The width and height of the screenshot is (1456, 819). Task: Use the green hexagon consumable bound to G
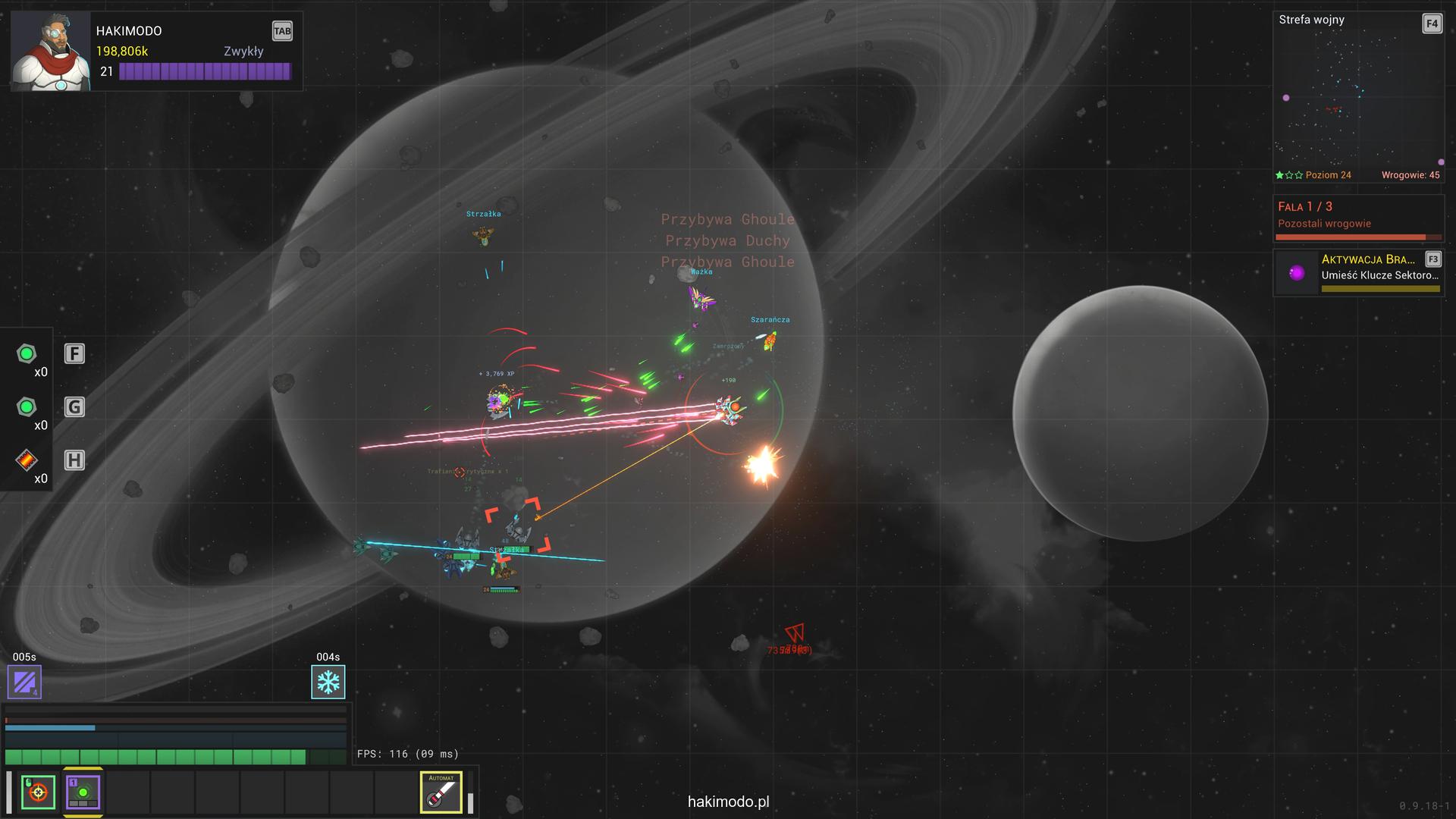(27, 407)
